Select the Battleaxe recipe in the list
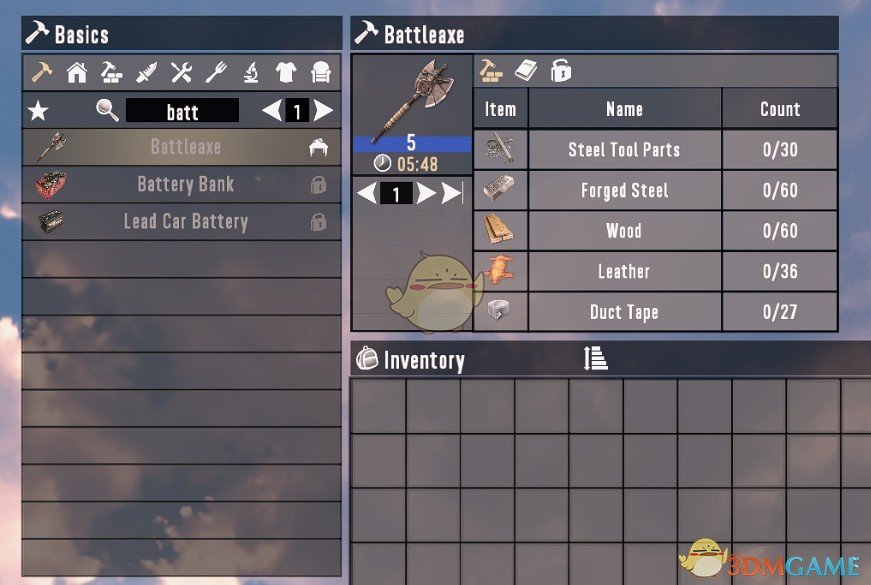Image resolution: width=871 pixels, height=585 pixels. [x=185, y=147]
